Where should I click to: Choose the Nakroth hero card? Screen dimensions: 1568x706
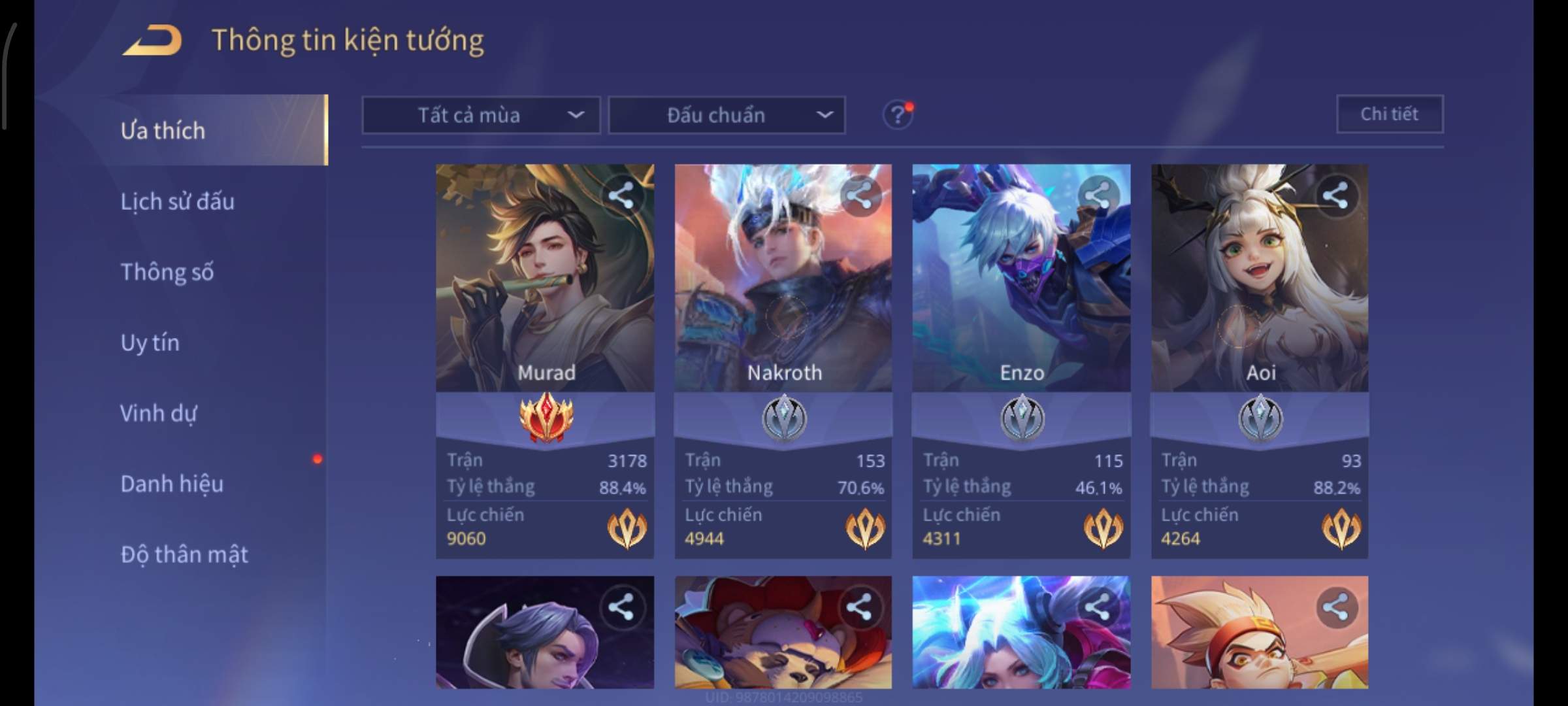click(783, 294)
